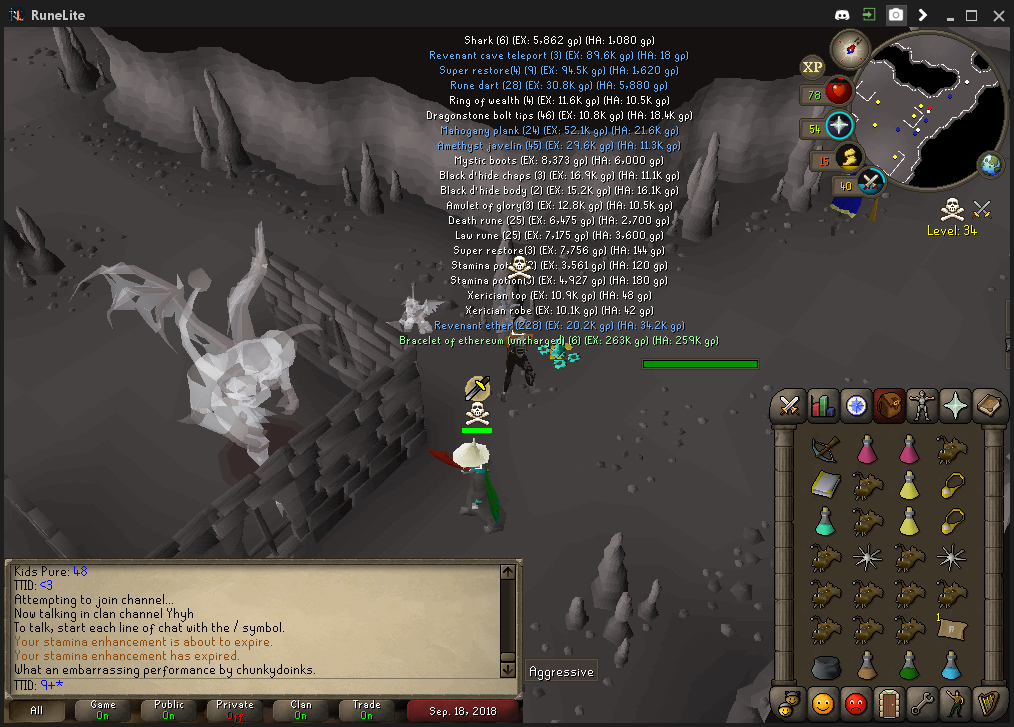The image size is (1014, 727).
Task: Open the Worn Equipment tab
Action: click(922, 405)
